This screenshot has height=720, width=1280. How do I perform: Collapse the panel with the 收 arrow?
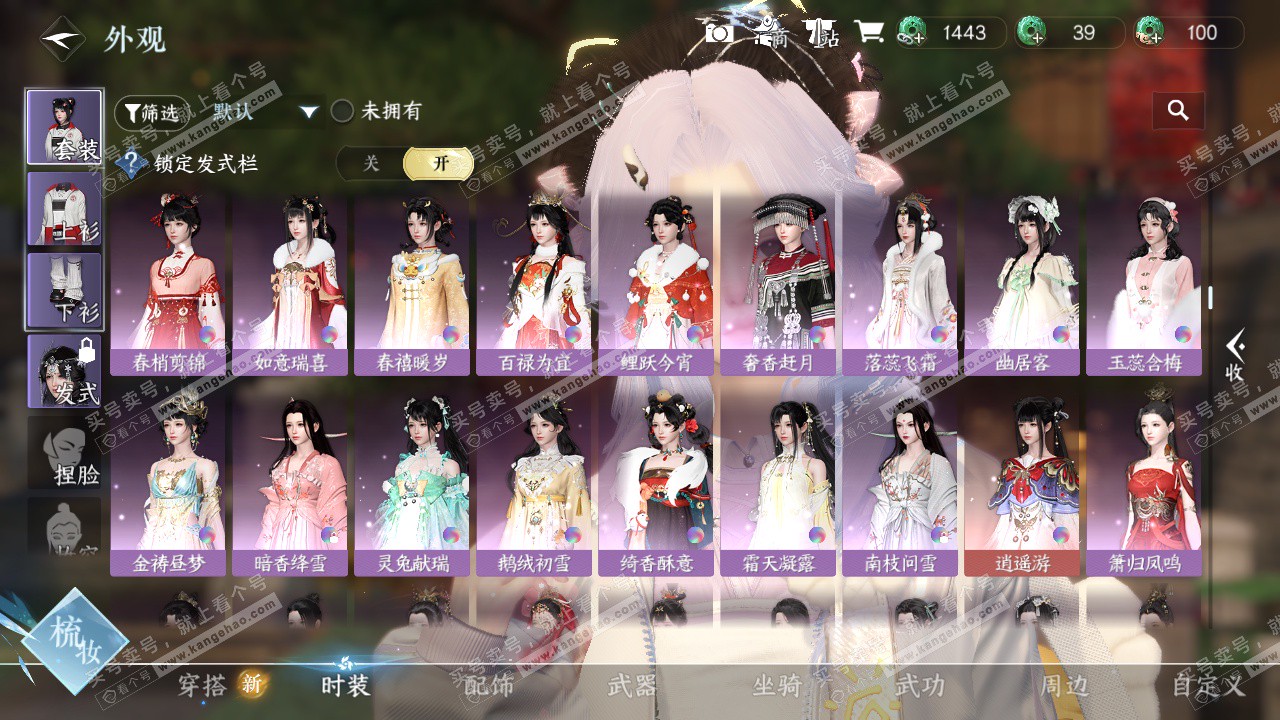[x=1236, y=357]
